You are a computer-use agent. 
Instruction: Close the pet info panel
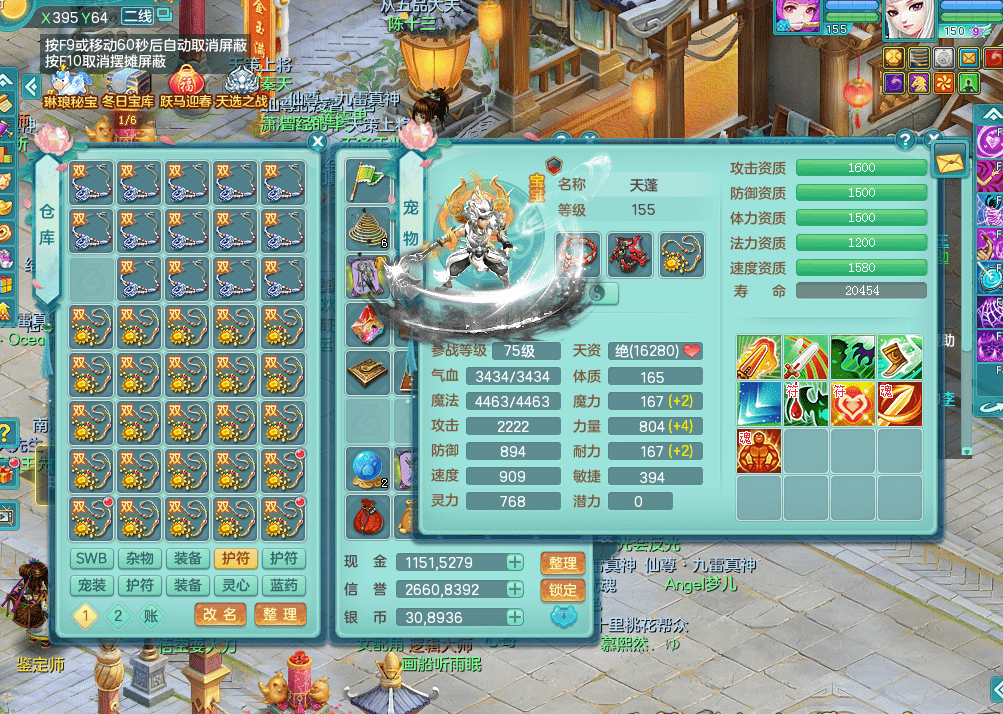933,139
